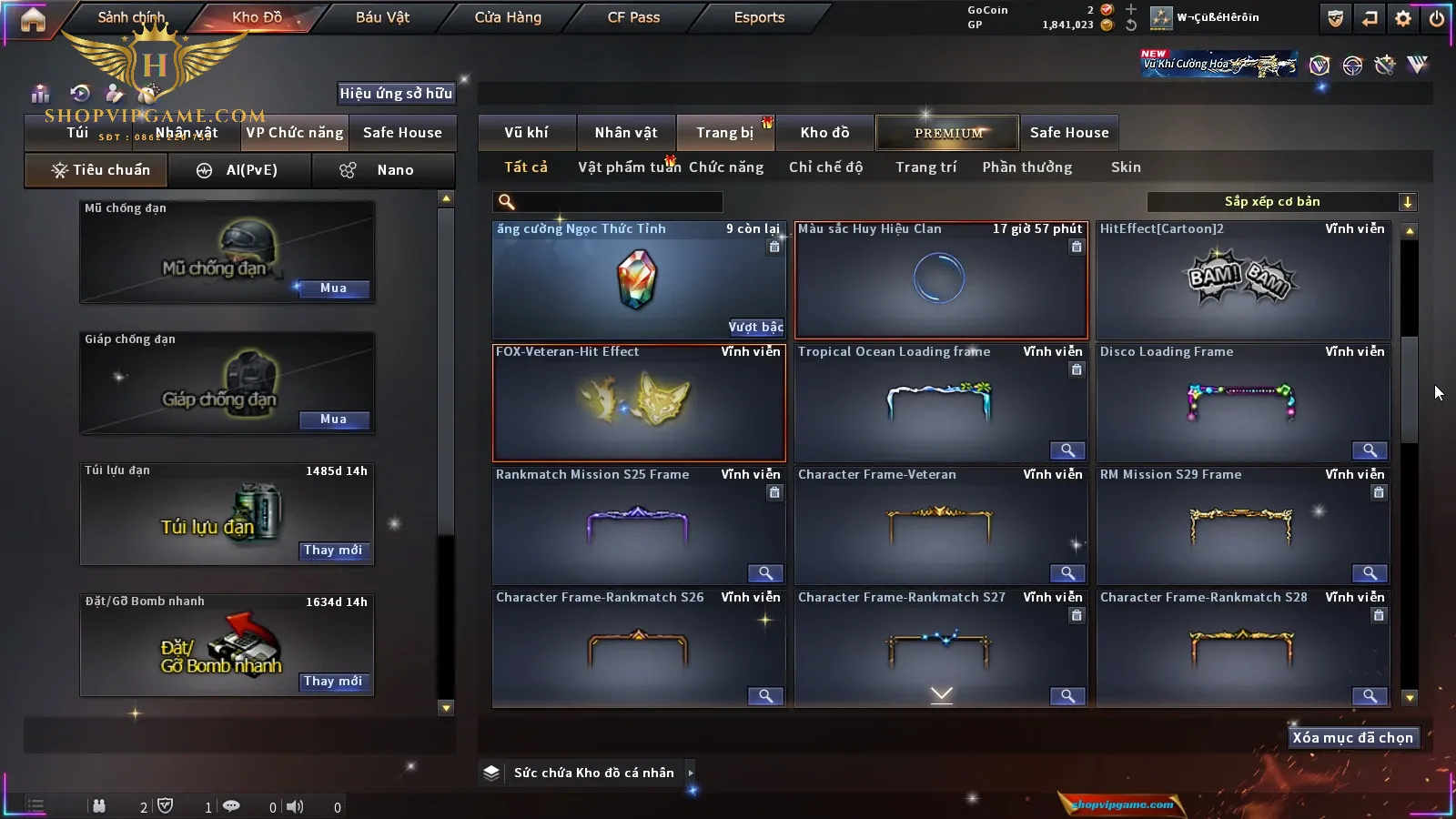
Task: Open the CF Pass page
Action: click(633, 17)
